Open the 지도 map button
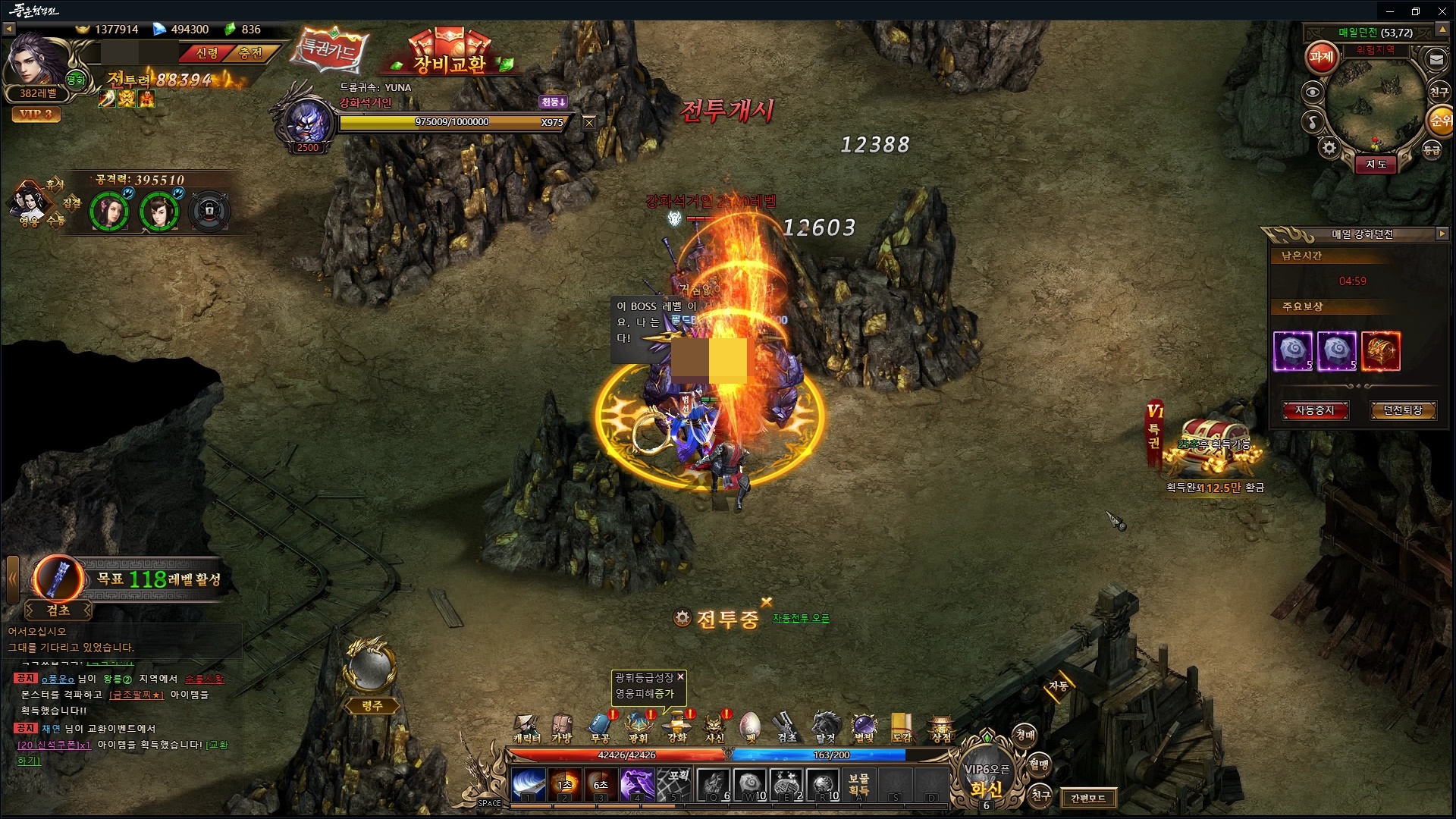 click(1376, 165)
